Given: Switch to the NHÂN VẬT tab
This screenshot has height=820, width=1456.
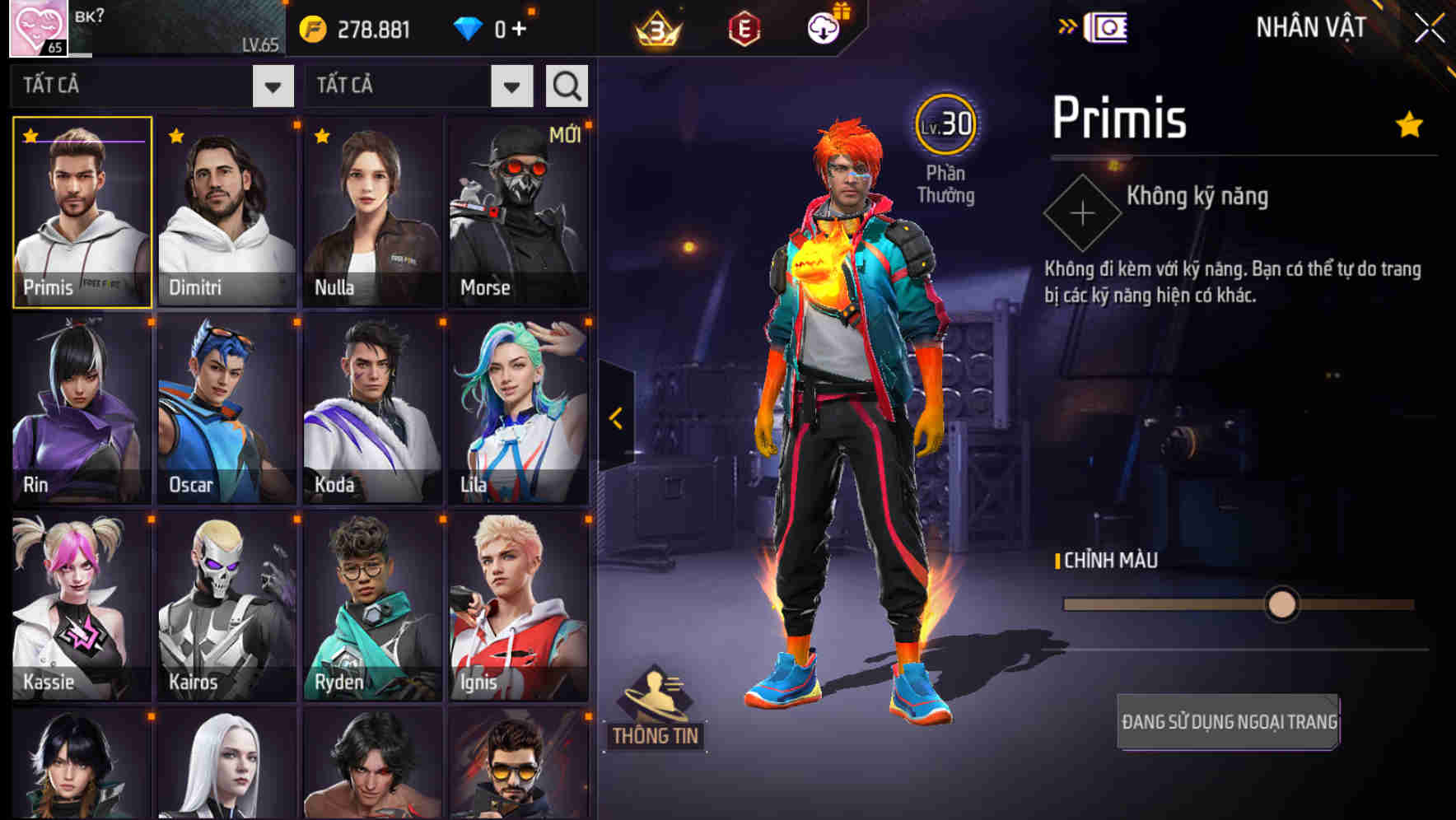Looking at the screenshot, I should tap(1310, 26).
